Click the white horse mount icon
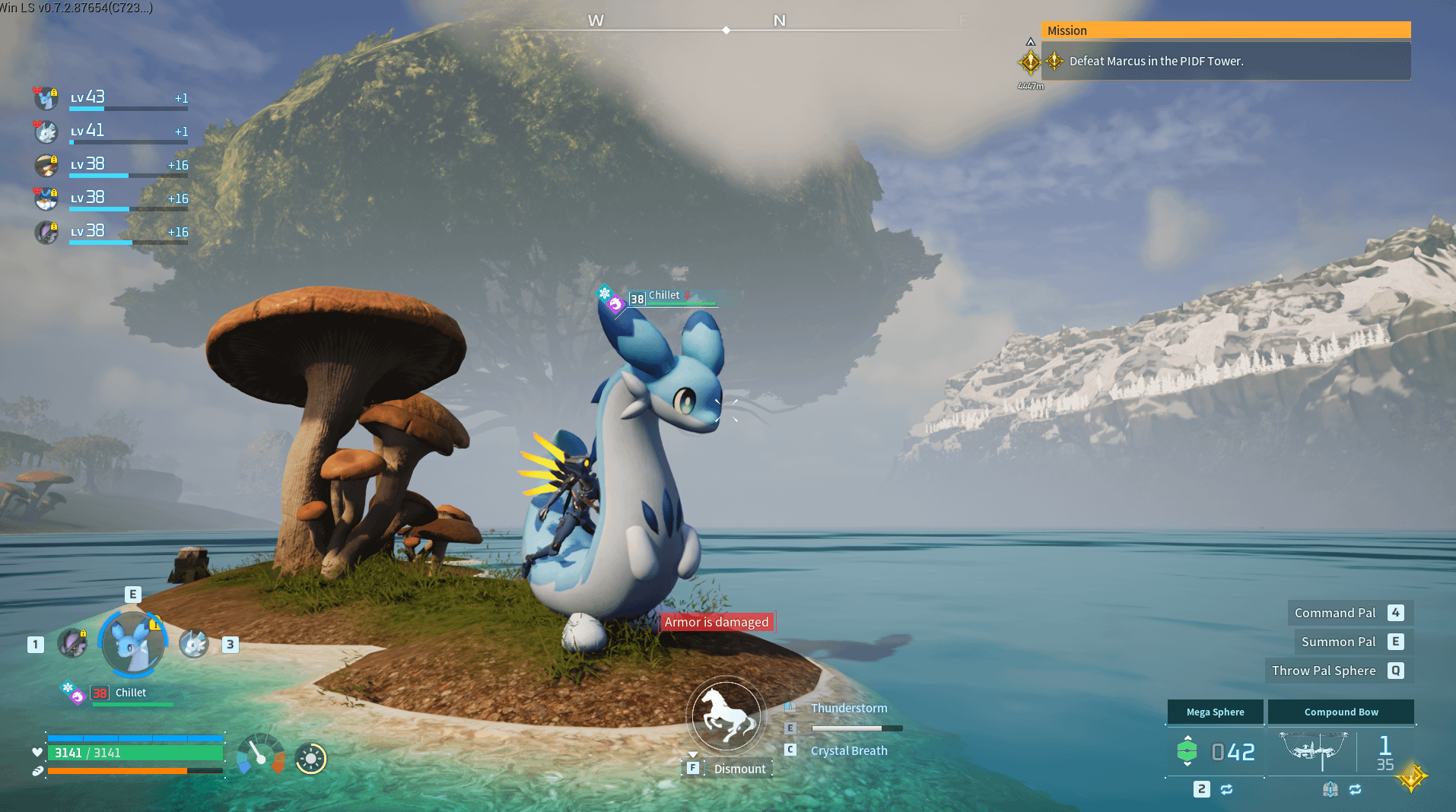This screenshot has height=812, width=1456. [x=725, y=715]
